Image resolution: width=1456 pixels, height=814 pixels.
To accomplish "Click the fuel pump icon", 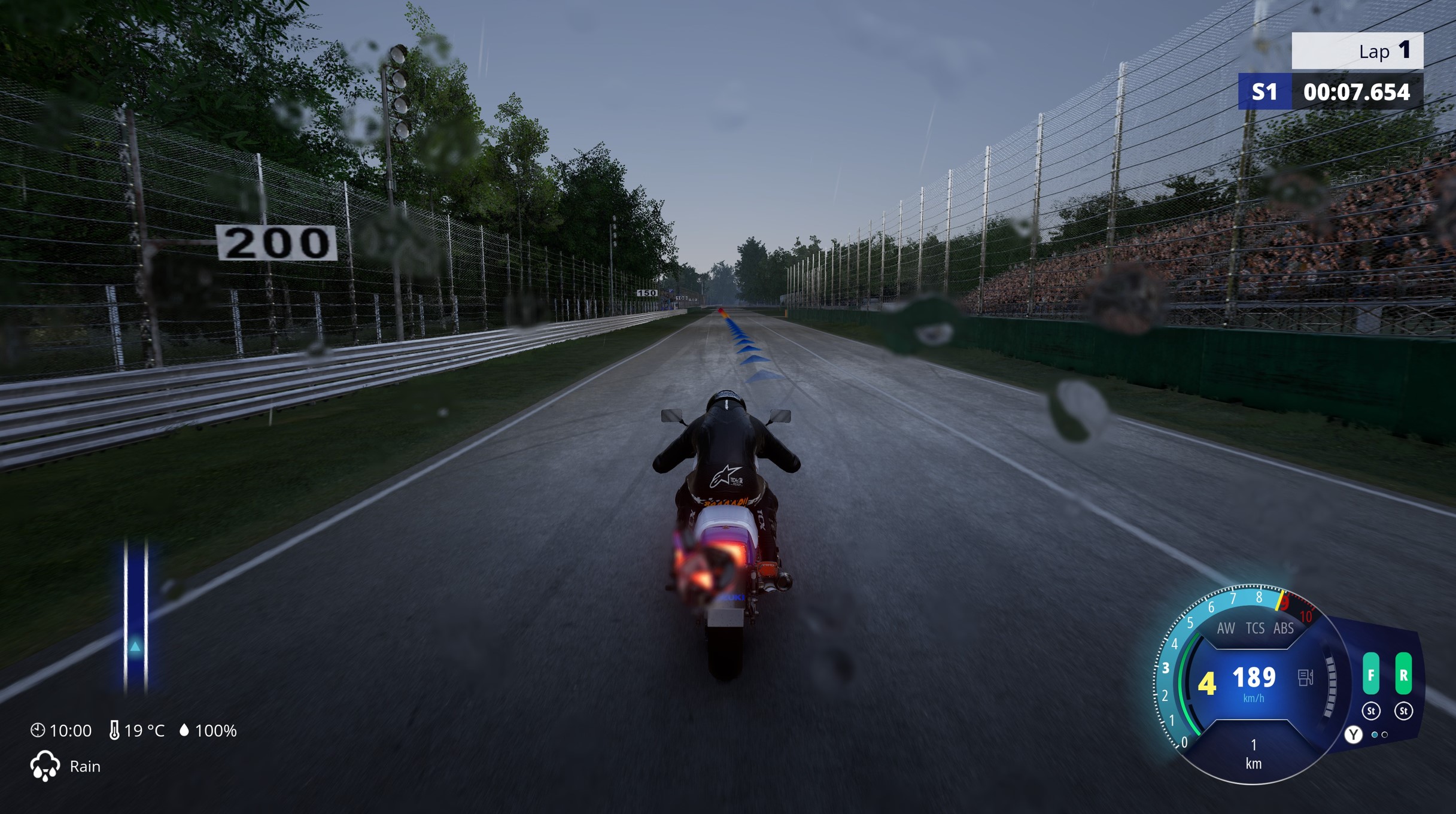I will [1305, 677].
